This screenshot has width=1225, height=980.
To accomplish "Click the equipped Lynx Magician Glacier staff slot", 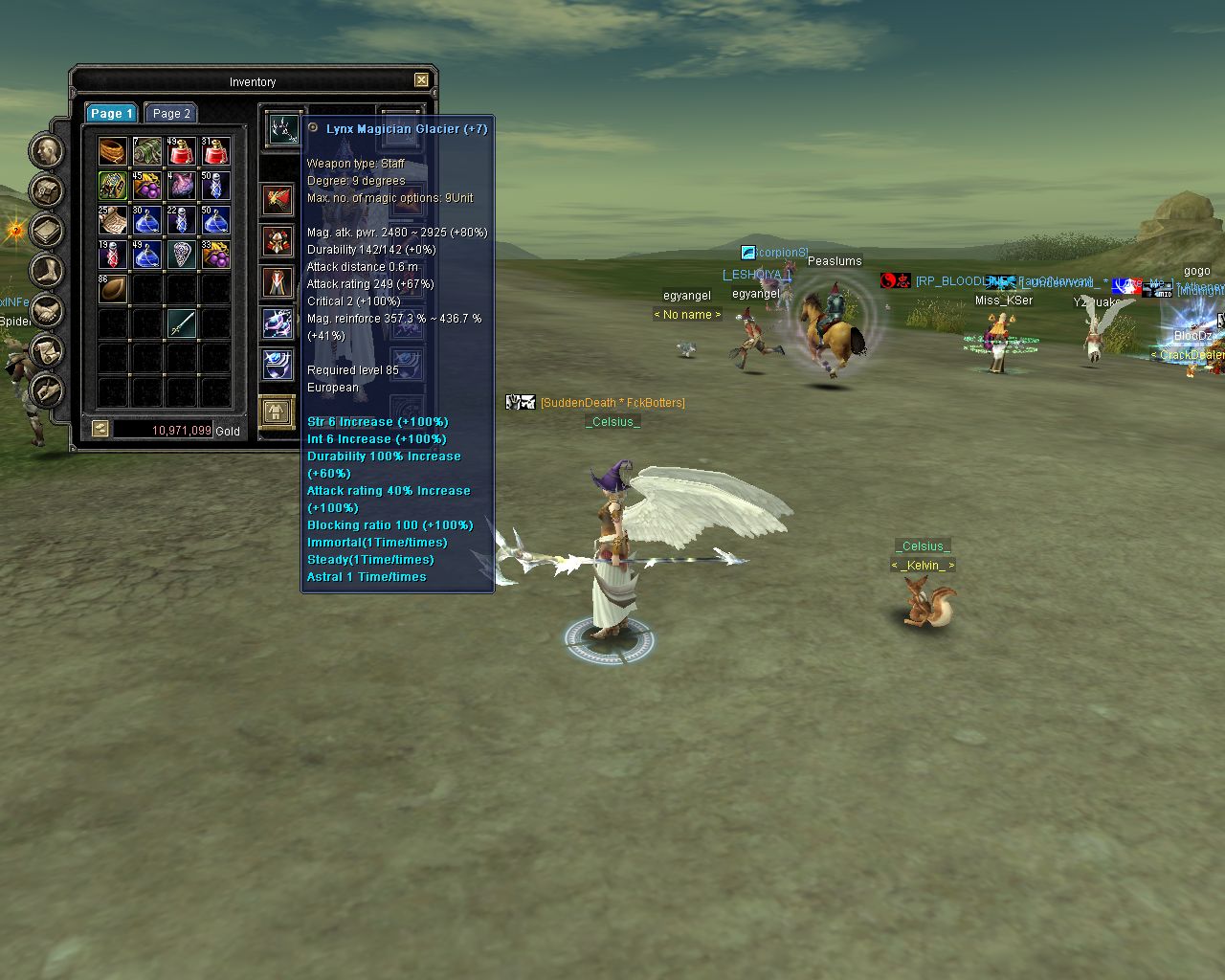I will coord(283,128).
